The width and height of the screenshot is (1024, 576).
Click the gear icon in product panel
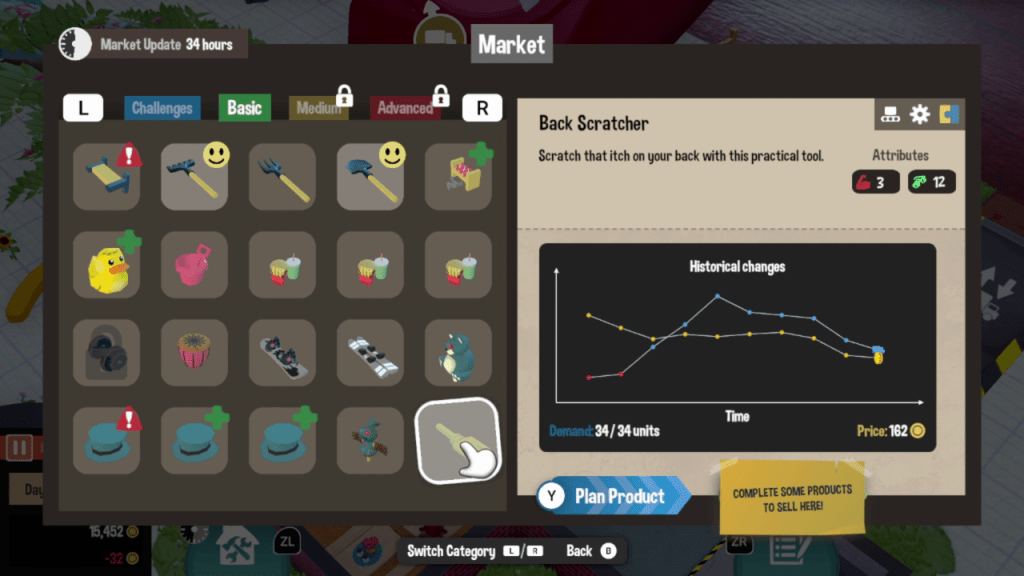920,114
